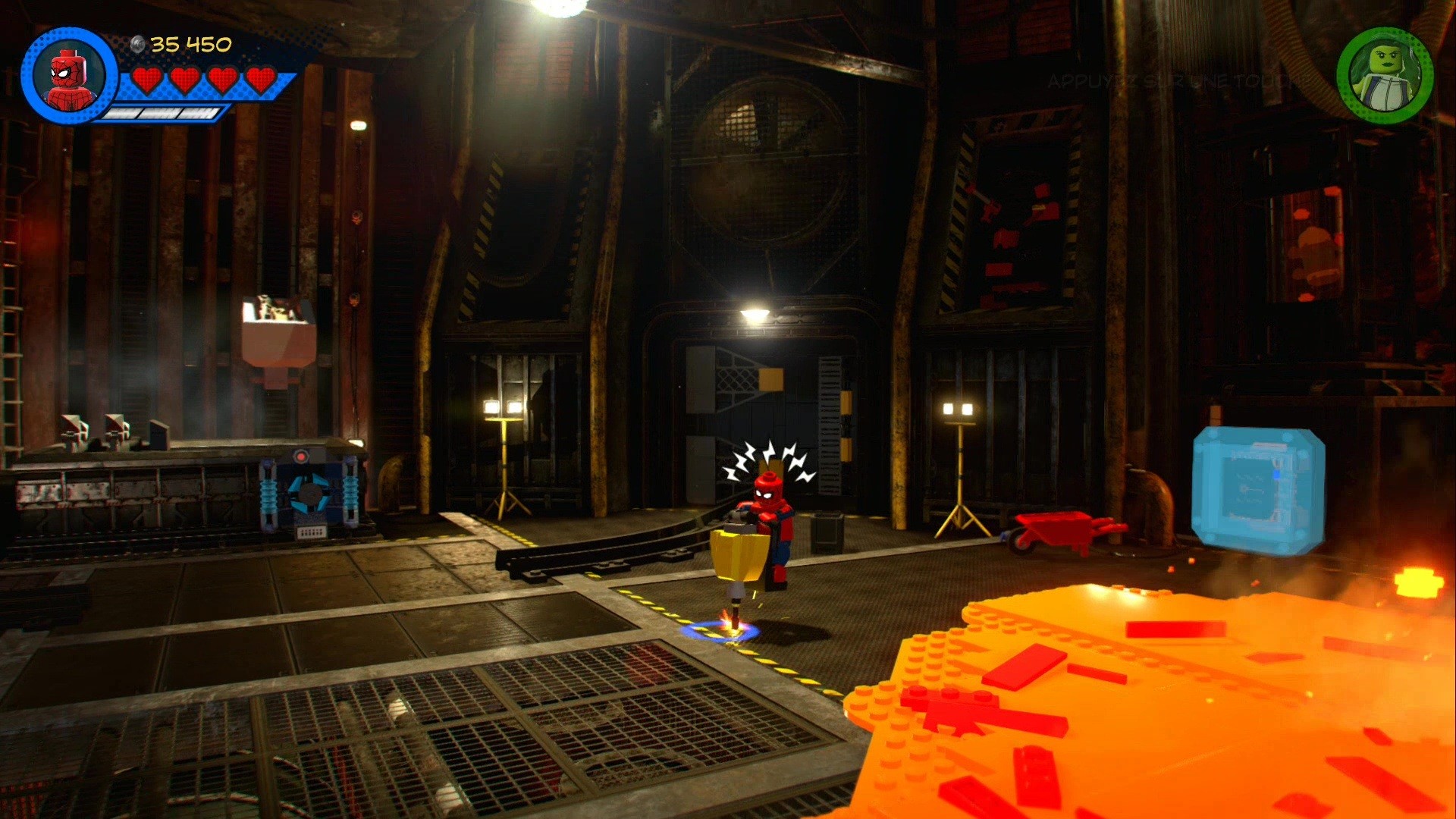Select the first red heart in health bar
Viewport: 1456px width, 819px height.
click(149, 79)
